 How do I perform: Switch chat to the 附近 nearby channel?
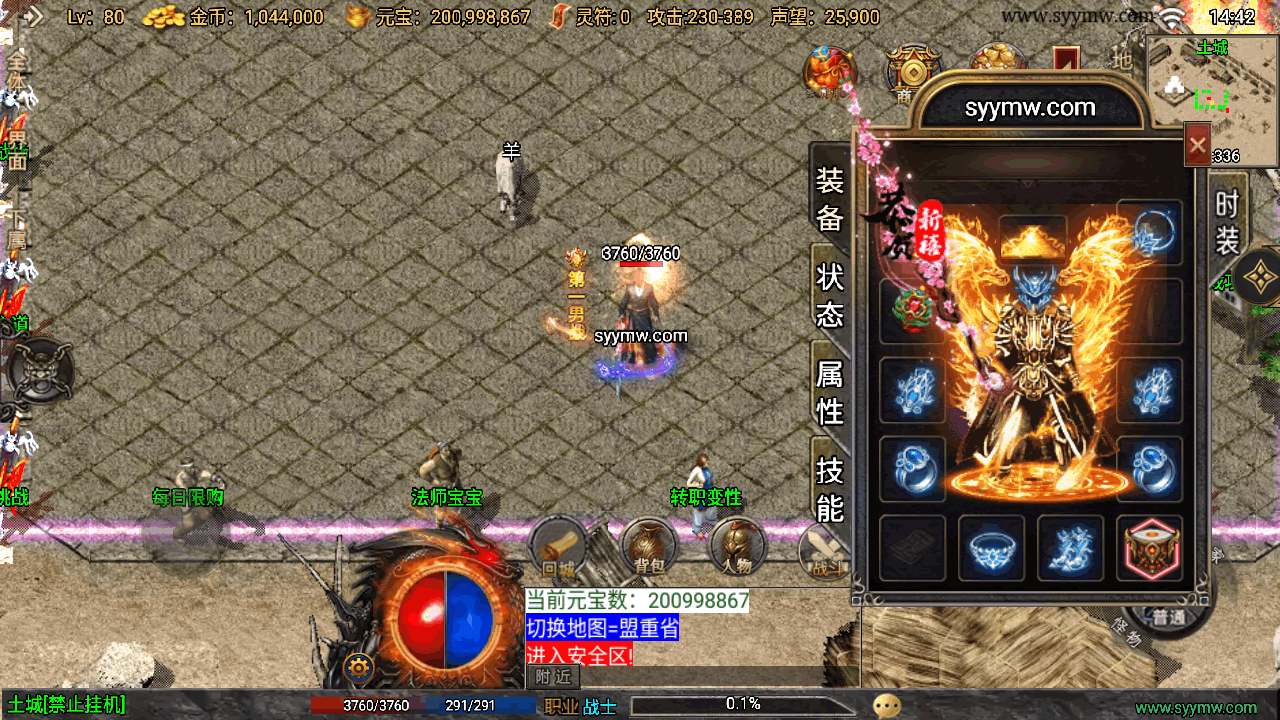click(x=553, y=677)
